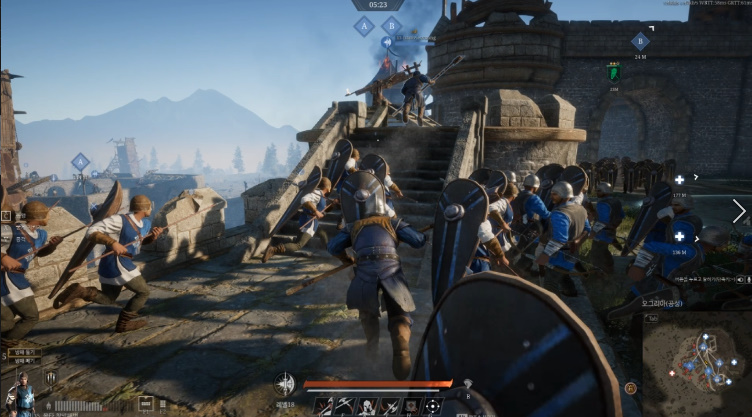Select objective marker A at top center
Image resolution: width=752 pixels, height=417 pixels.
click(x=364, y=27)
